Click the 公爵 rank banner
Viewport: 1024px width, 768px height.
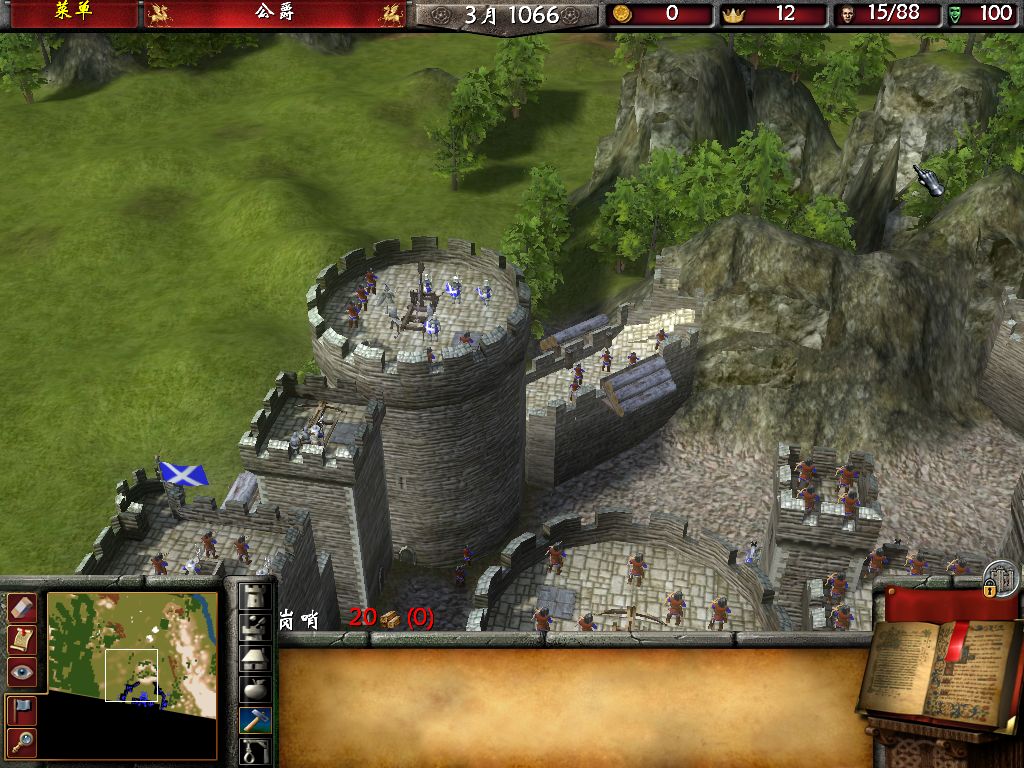[274, 14]
